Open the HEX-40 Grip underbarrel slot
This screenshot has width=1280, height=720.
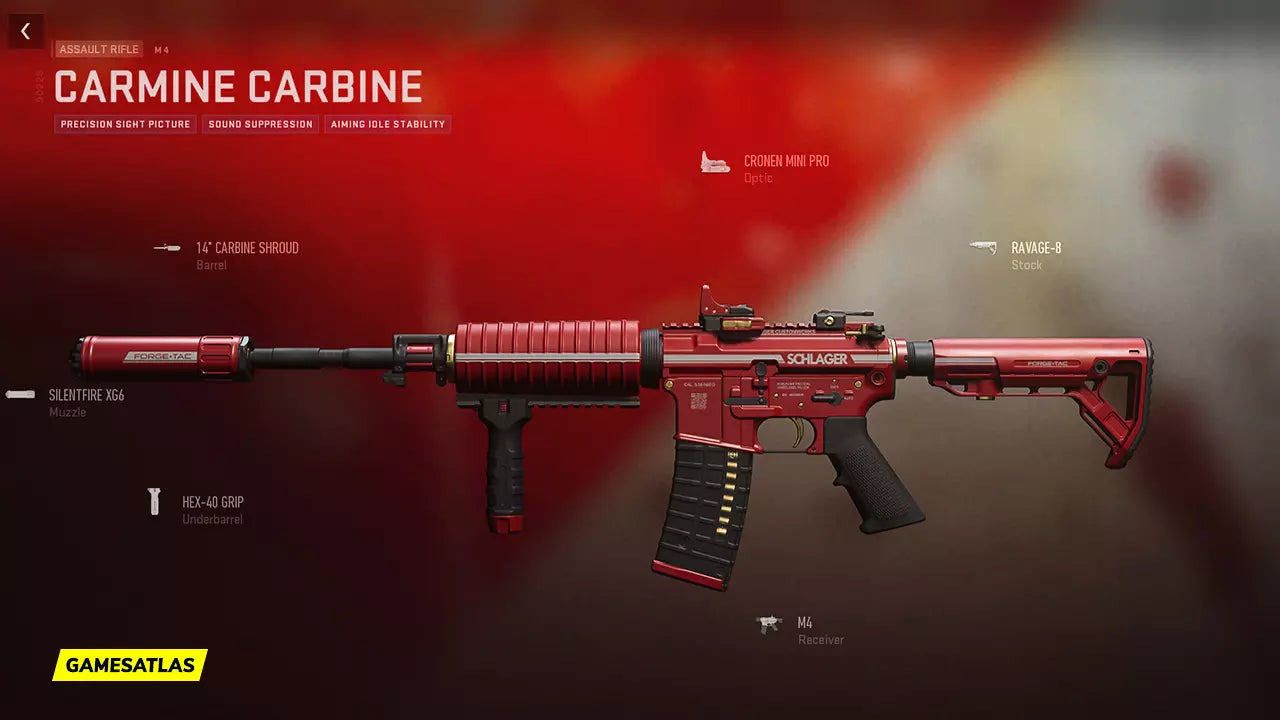212,502
